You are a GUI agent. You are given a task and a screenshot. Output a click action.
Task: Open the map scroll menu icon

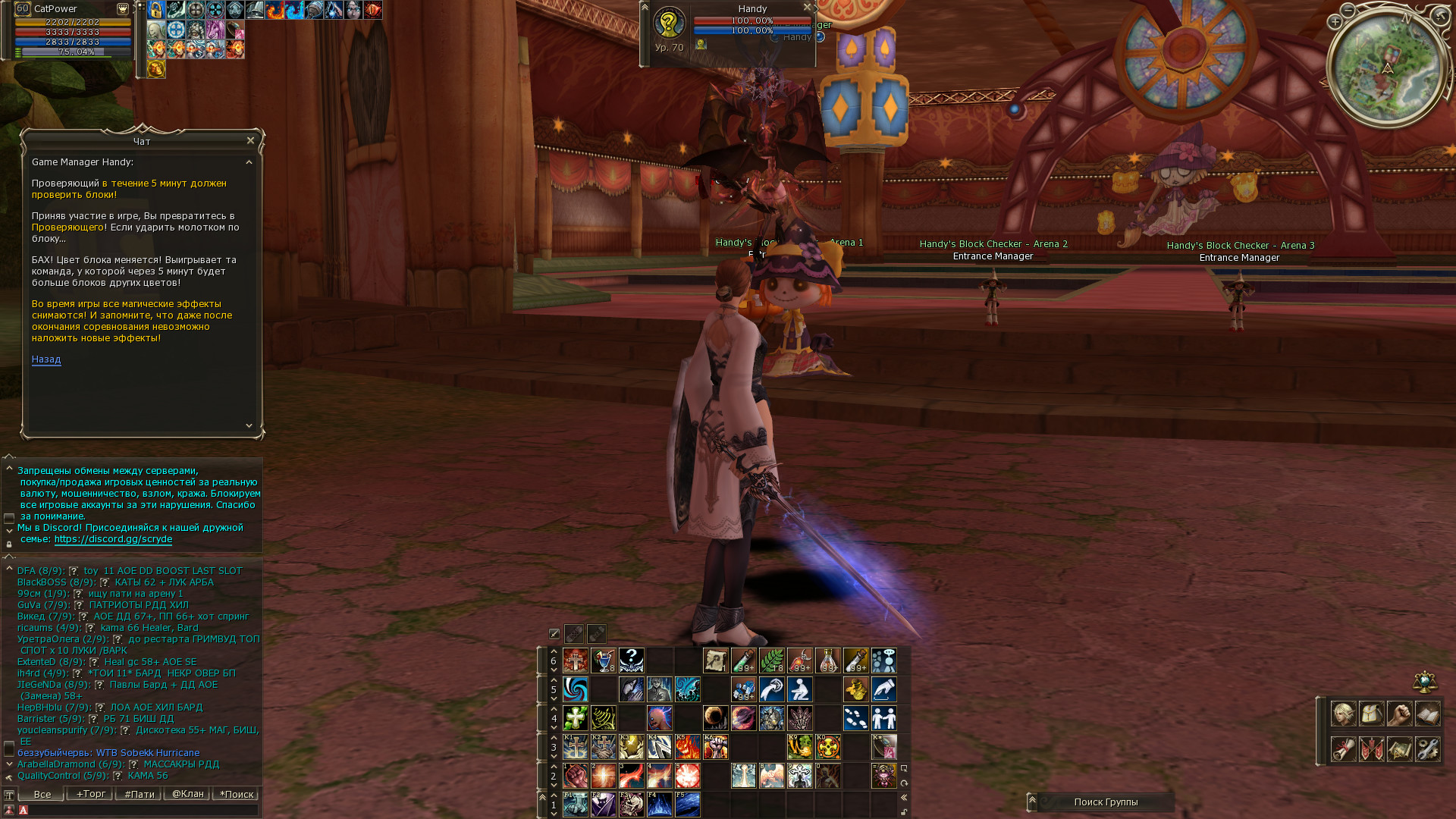(x=1399, y=749)
